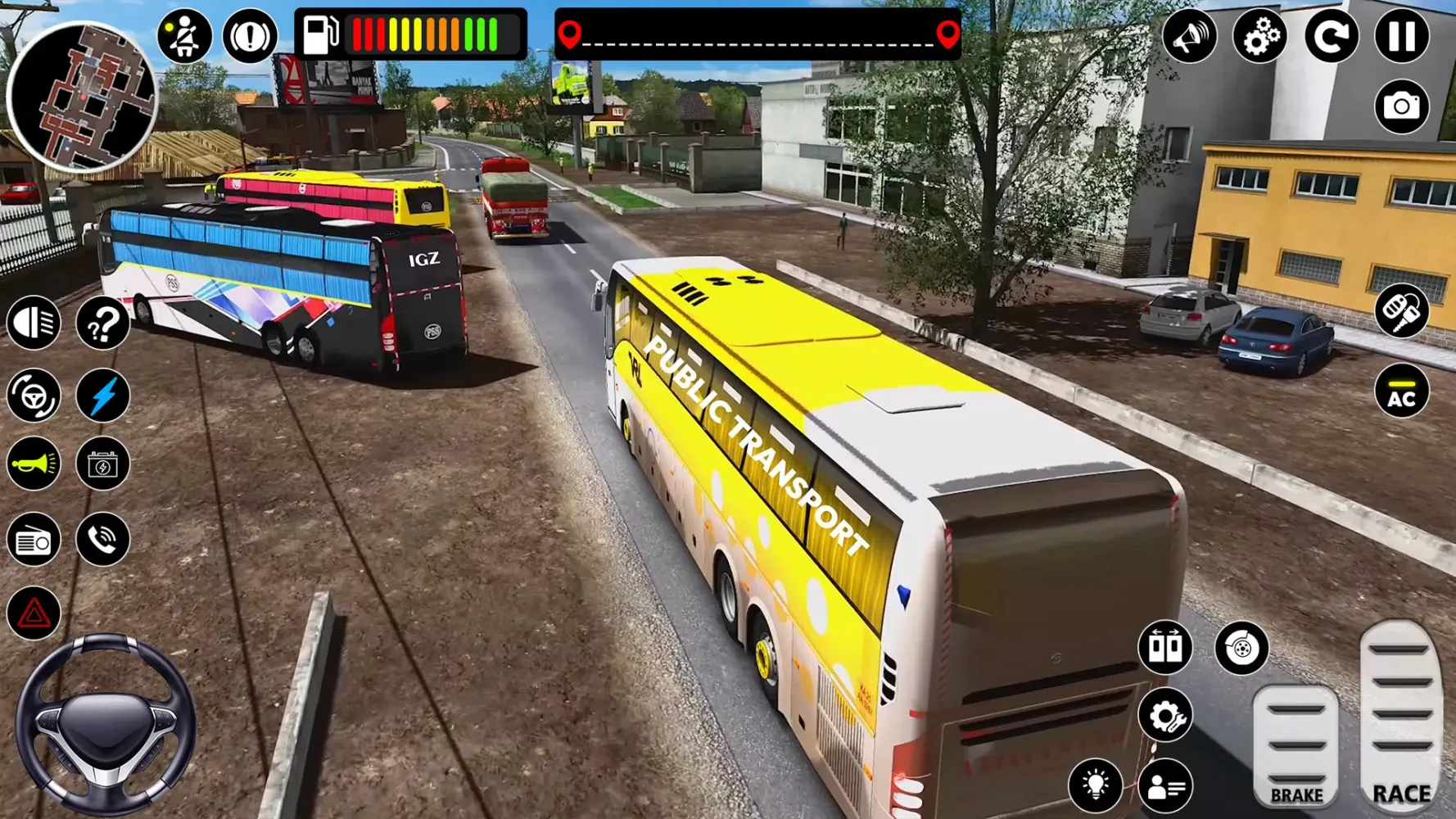This screenshot has height=819, width=1456.
Task: Honk the horn
Action: pyautogui.click(x=34, y=464)
